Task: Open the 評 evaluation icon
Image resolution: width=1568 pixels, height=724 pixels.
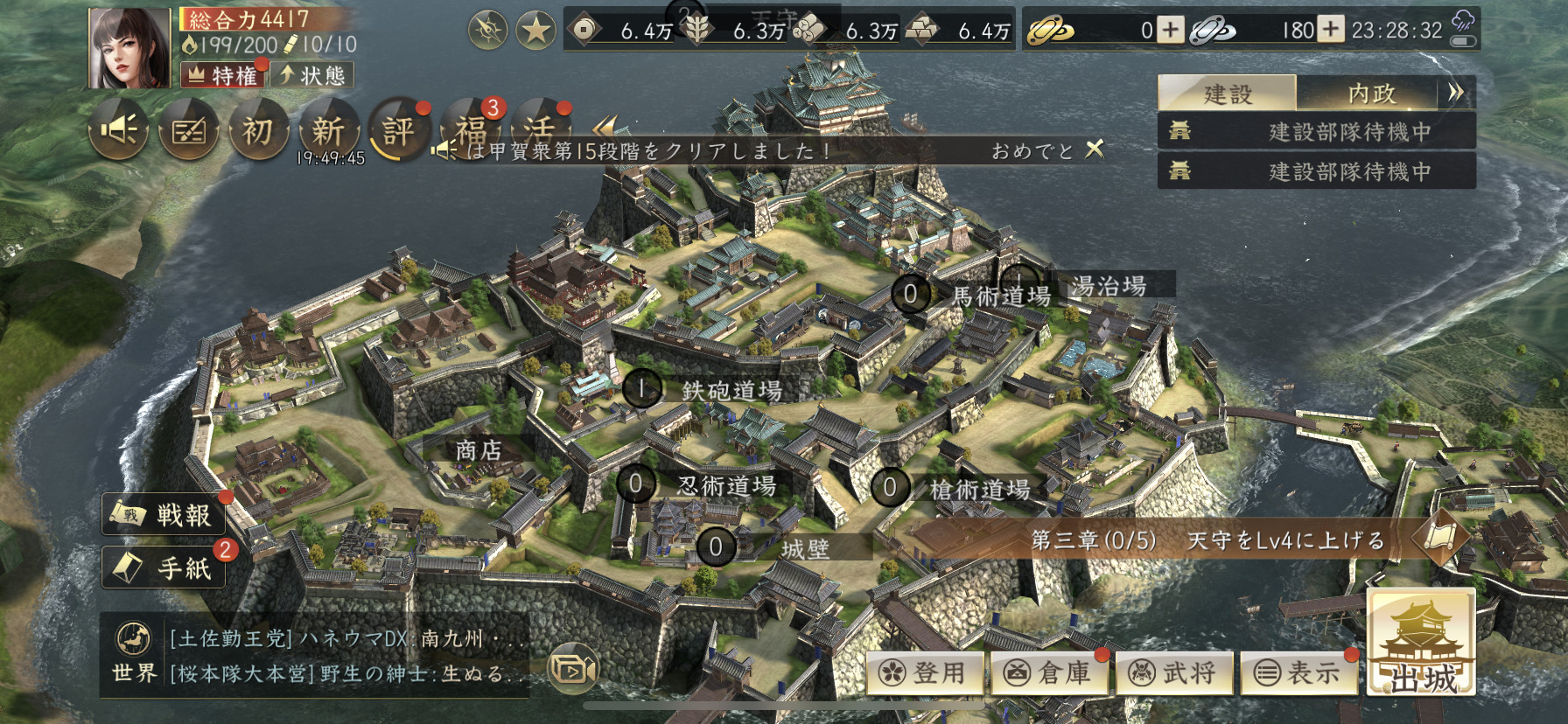Action: [x=398, y=131]
